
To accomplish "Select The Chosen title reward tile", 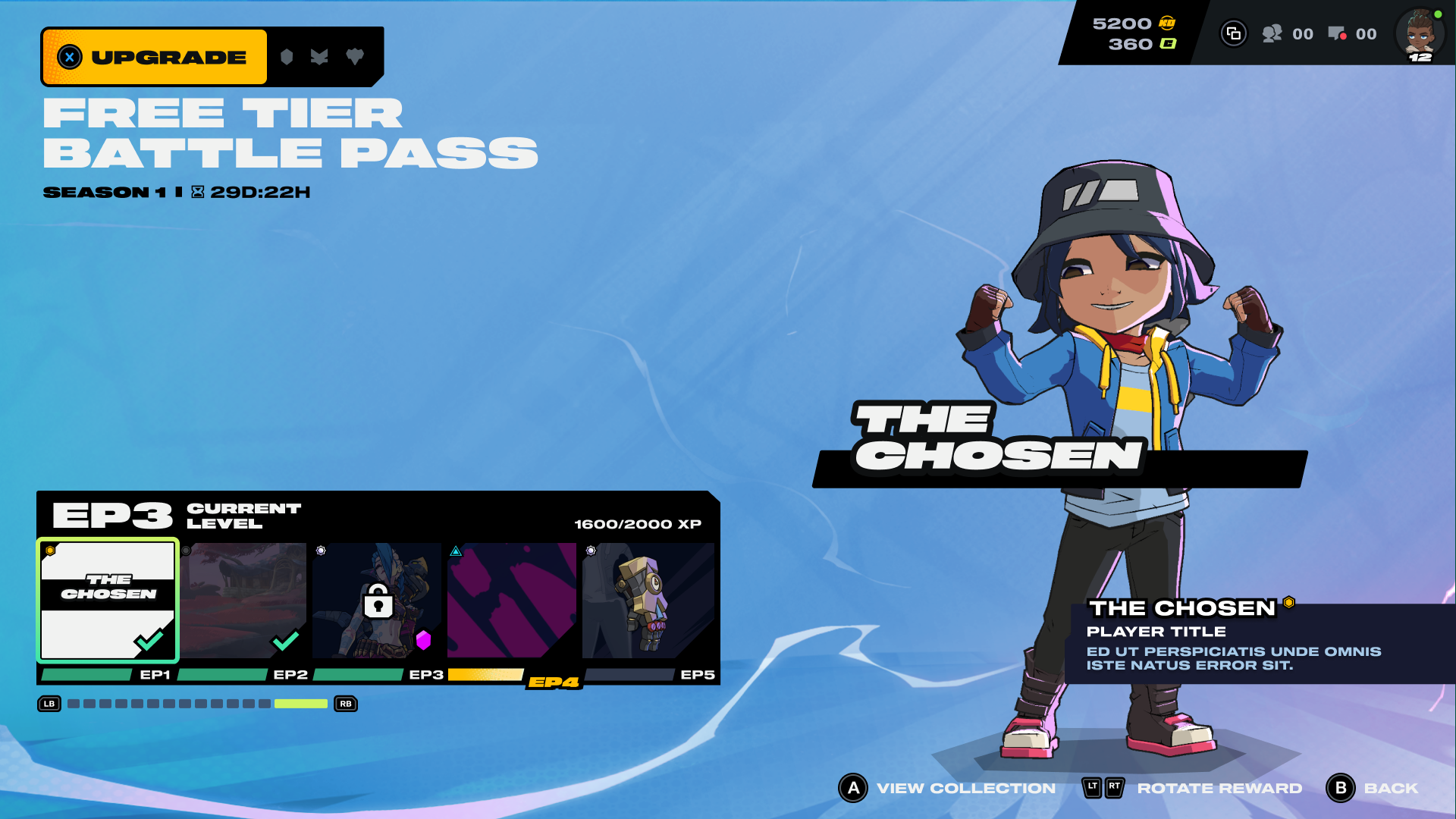I will pos(108,600).
